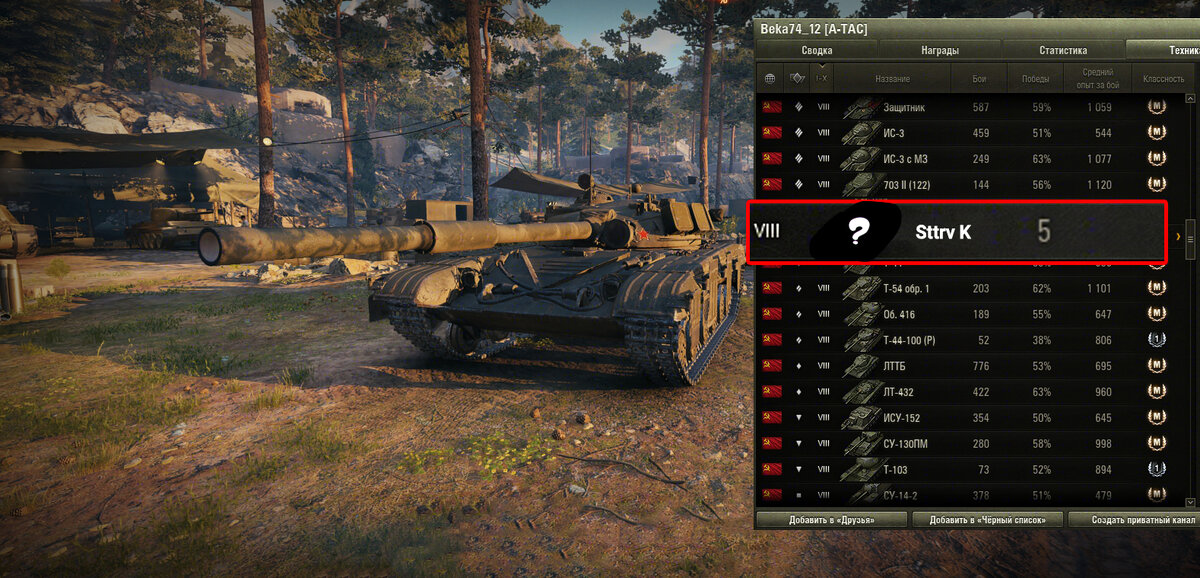The image size is (1200, 578).
Task: Sort by the I-X tier column header
Action: point(822,78)
